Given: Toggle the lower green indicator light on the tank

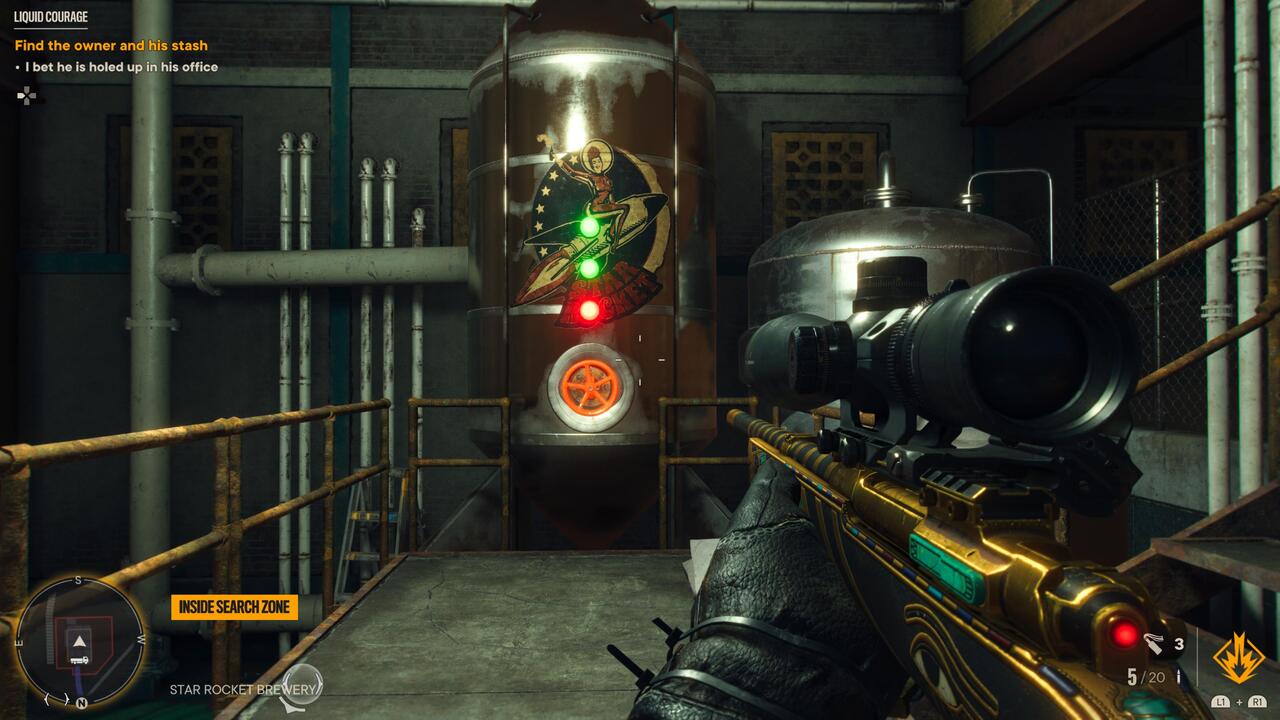Looking at the screenshot, I should pos(589,270).
